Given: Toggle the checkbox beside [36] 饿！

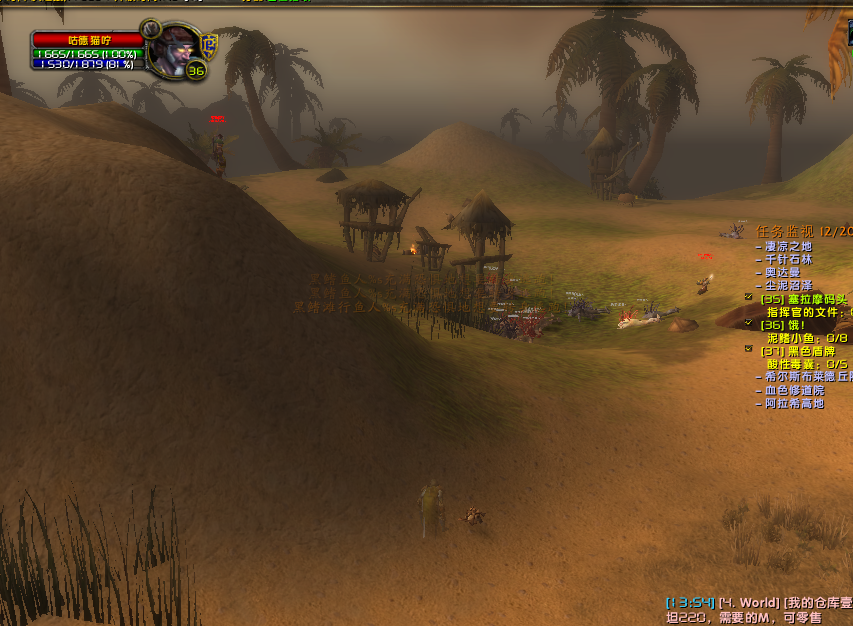Looking at the screenshot, I should [x=748, y=323].
